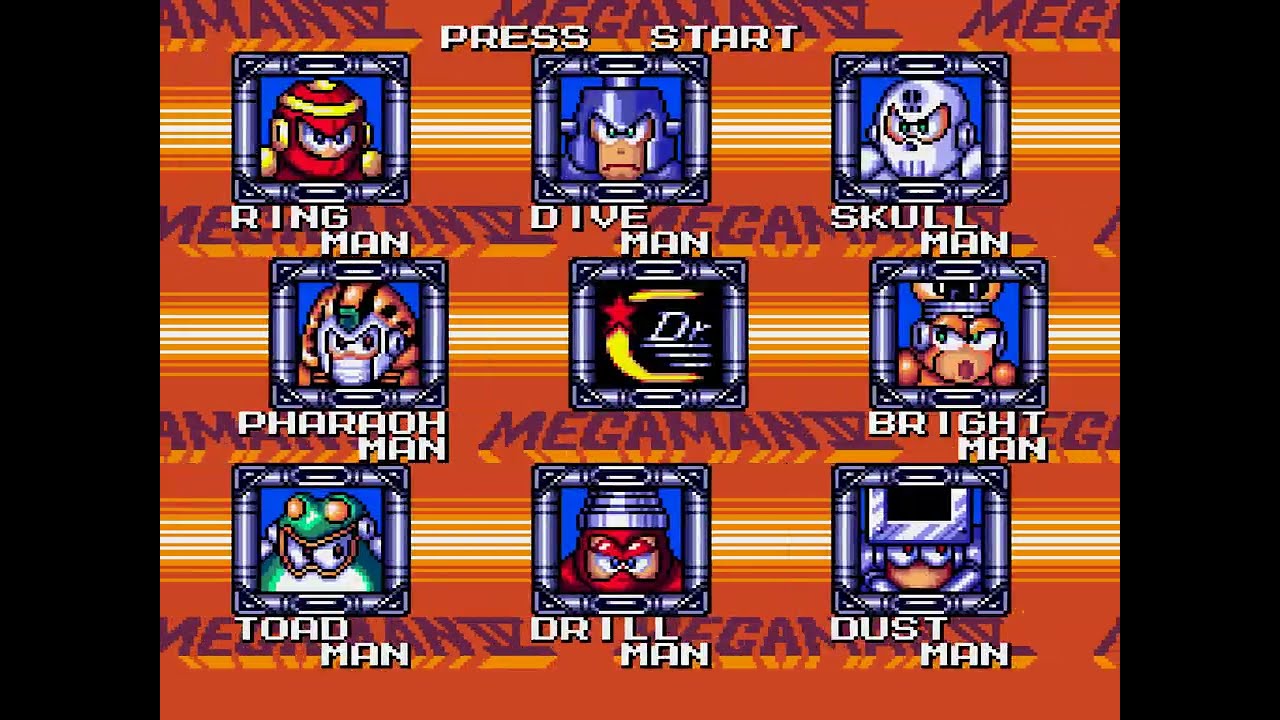The height and width of the screenshot is (720, 1280).
Task: Select Pharaoh Man's portrait
Action: click(359, 334)
